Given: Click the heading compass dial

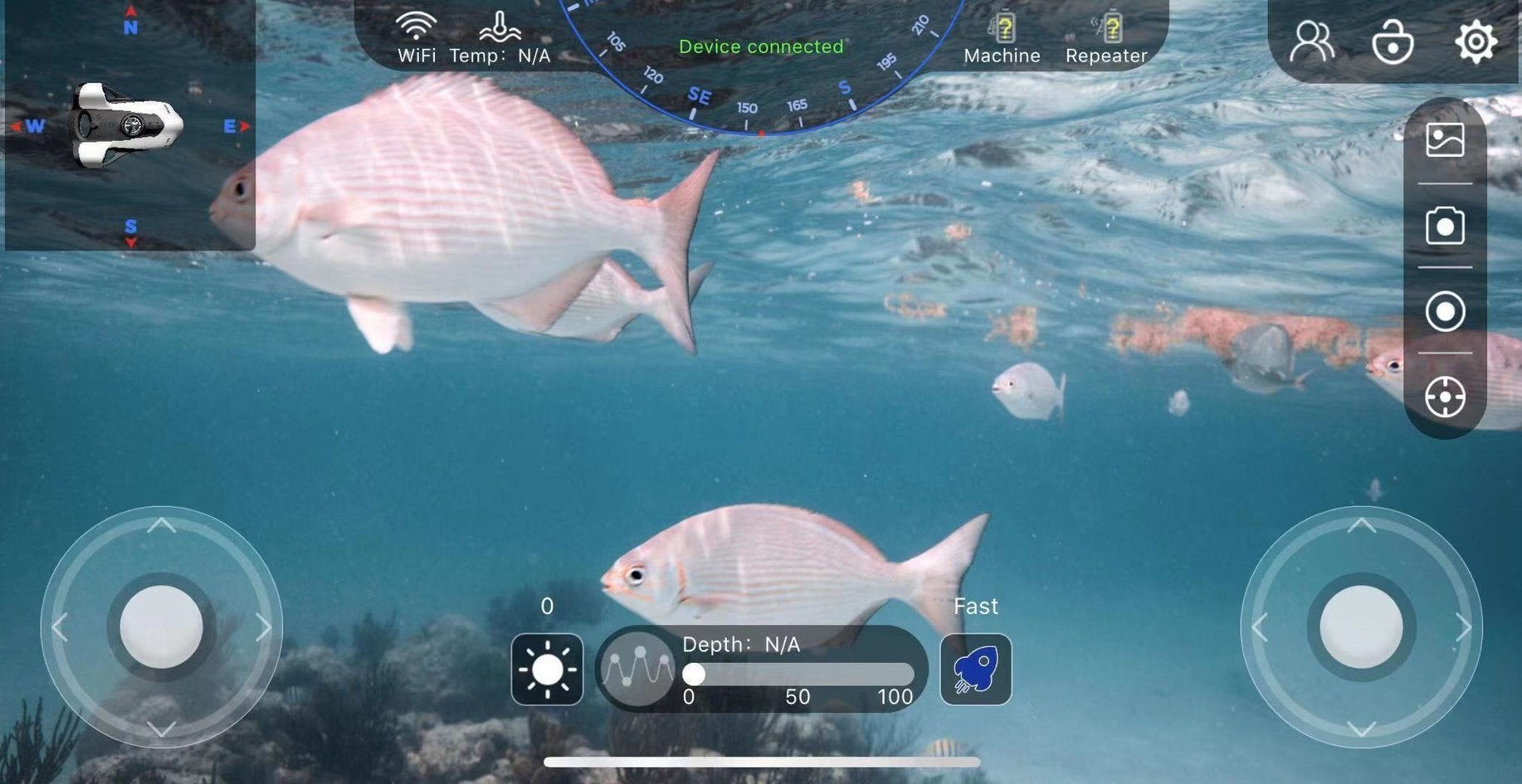Looking at the screenshot, I should 761,91.
